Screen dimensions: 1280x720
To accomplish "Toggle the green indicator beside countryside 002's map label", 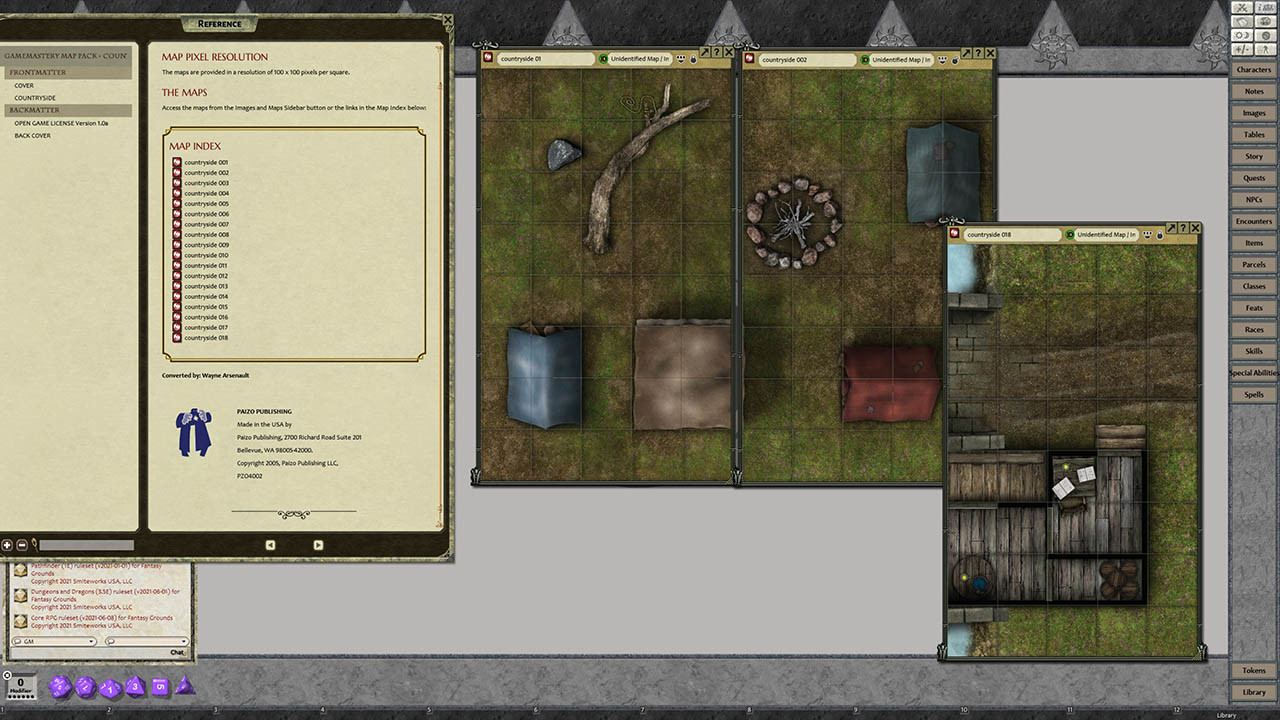I will (x=867, y=59).
